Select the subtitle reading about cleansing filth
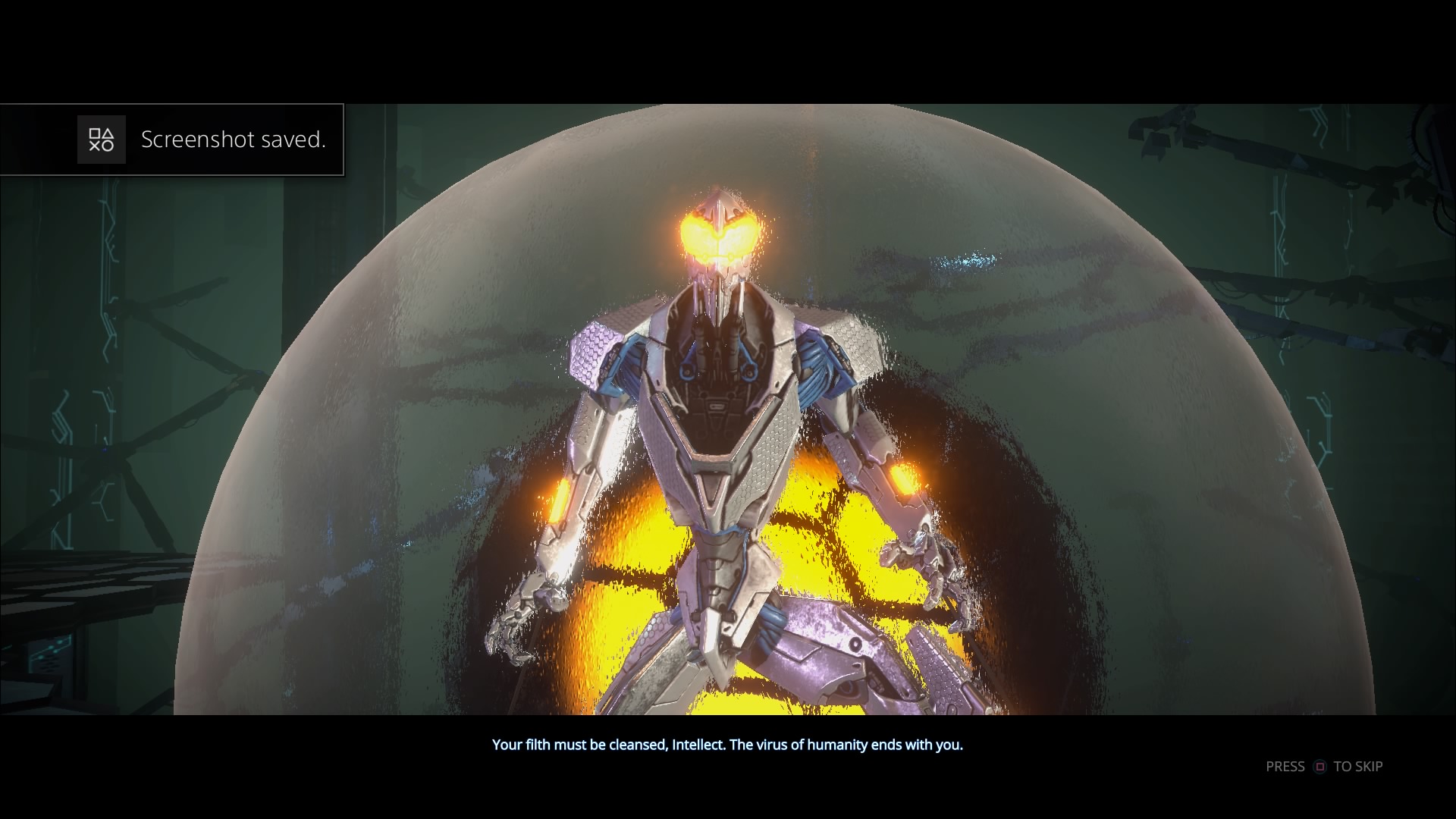Image resolution: width=1456 pixels, height=819 pixels. (x=727, y=745)
